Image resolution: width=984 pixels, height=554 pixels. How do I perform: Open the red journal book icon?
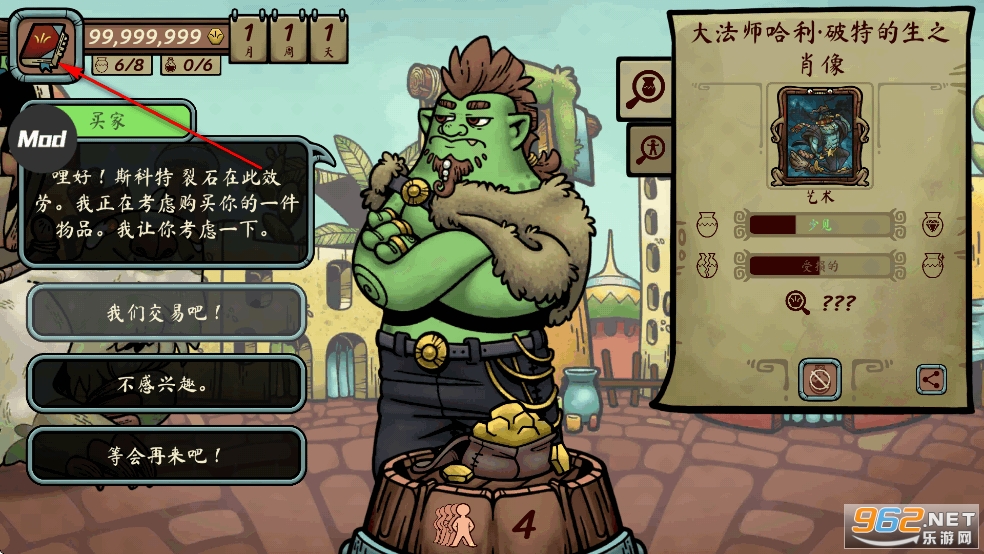tap(45, 45)
